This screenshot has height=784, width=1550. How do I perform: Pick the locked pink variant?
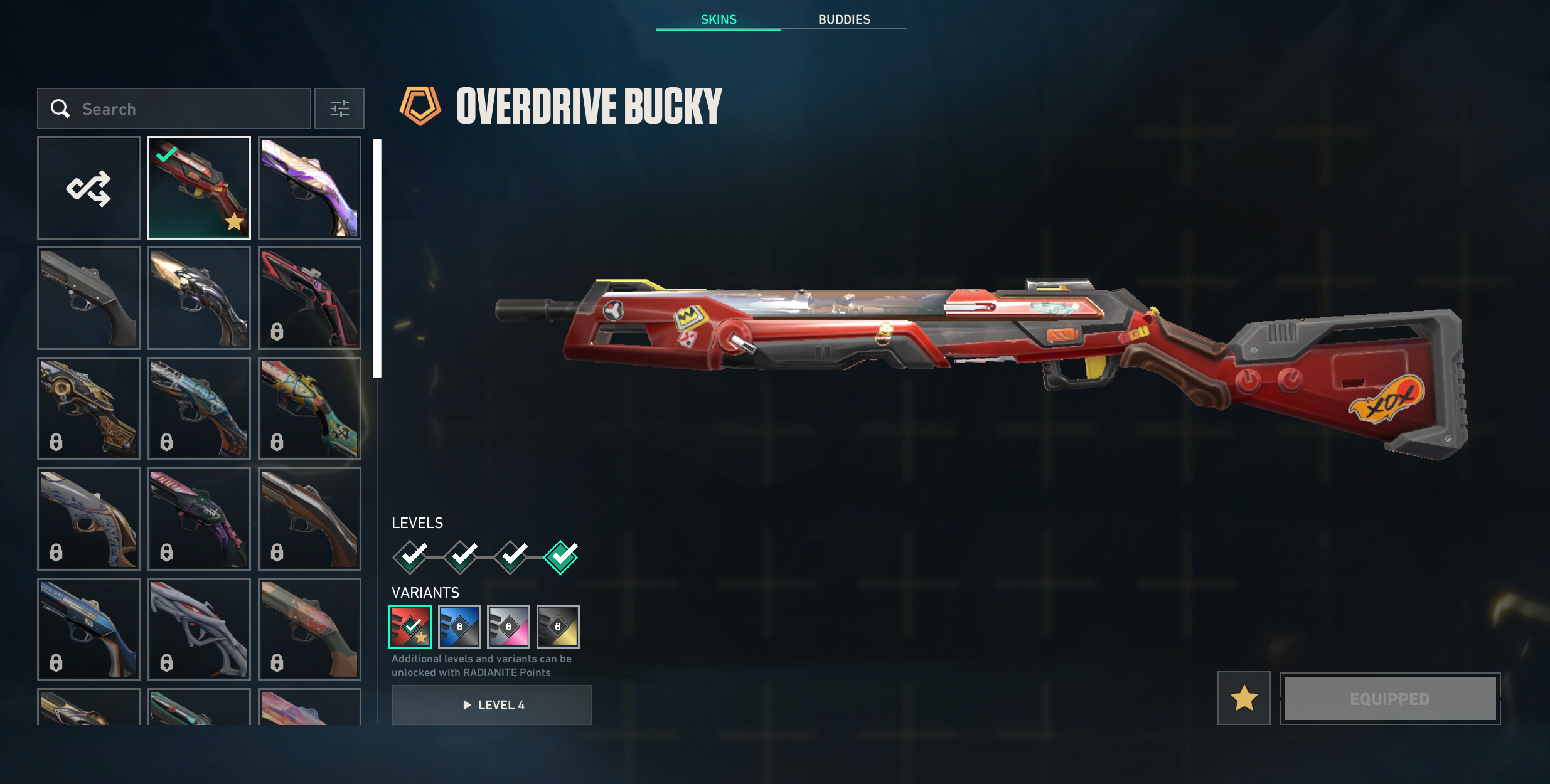(x=508, y=627)
